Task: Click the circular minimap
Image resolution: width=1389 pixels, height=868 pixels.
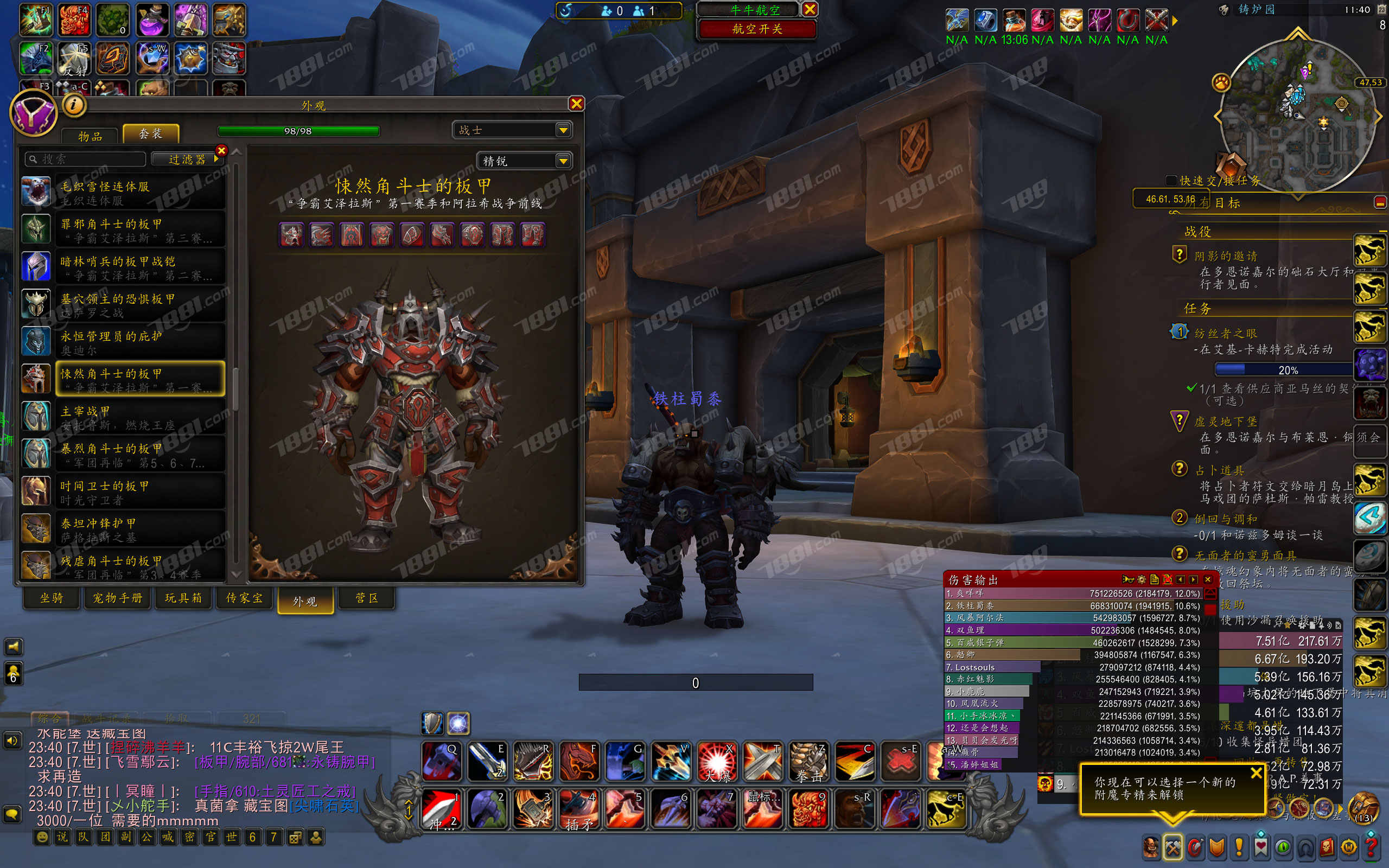Action: (1297, 115)
